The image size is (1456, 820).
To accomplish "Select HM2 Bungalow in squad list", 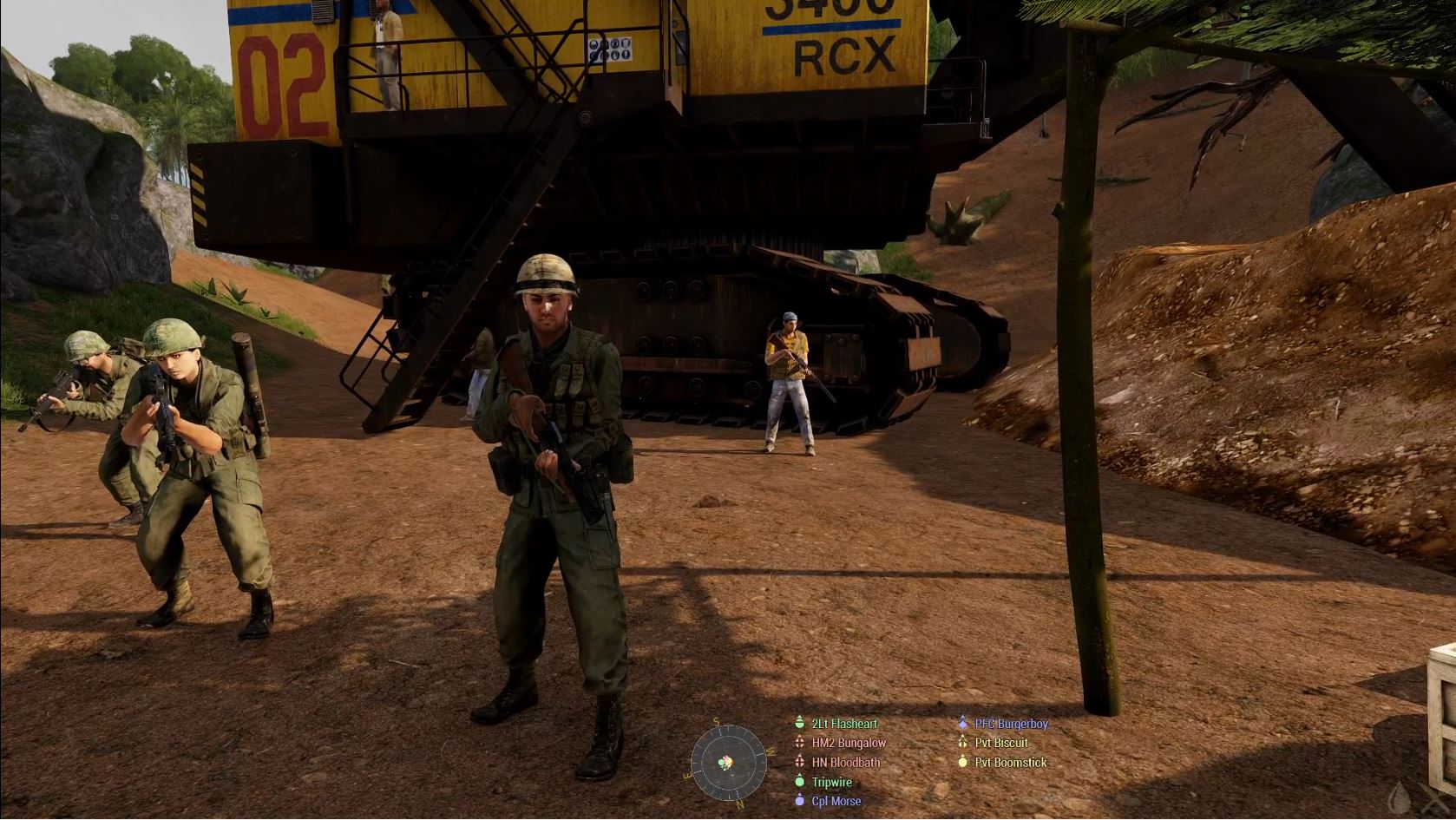I will 848,743.
